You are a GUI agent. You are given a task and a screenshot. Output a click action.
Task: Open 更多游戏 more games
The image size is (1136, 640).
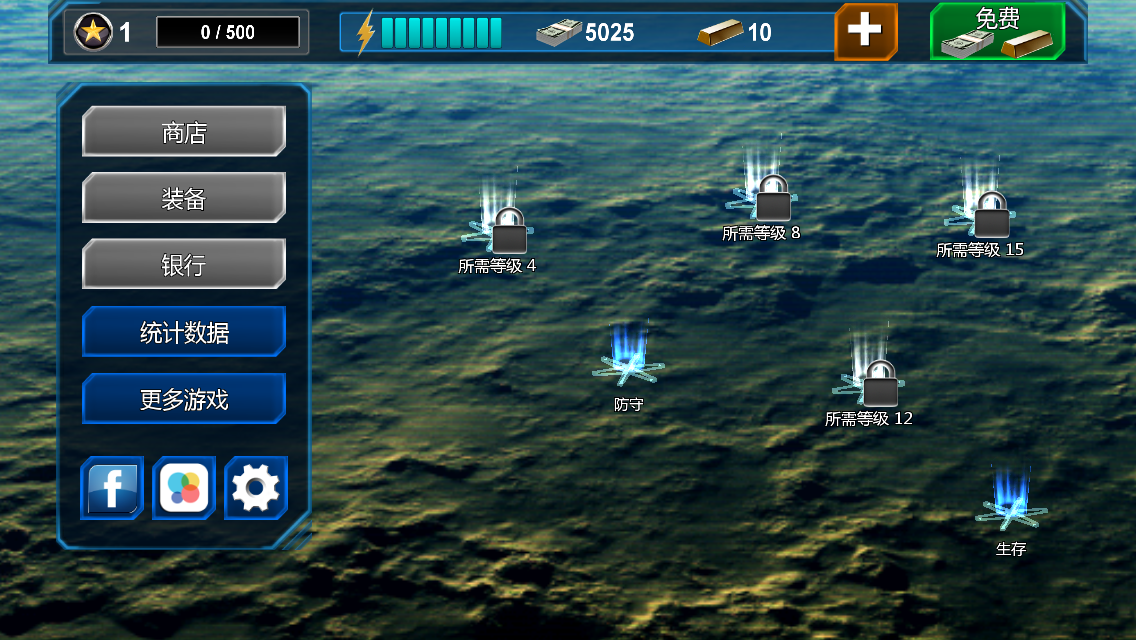pos(184,399)
